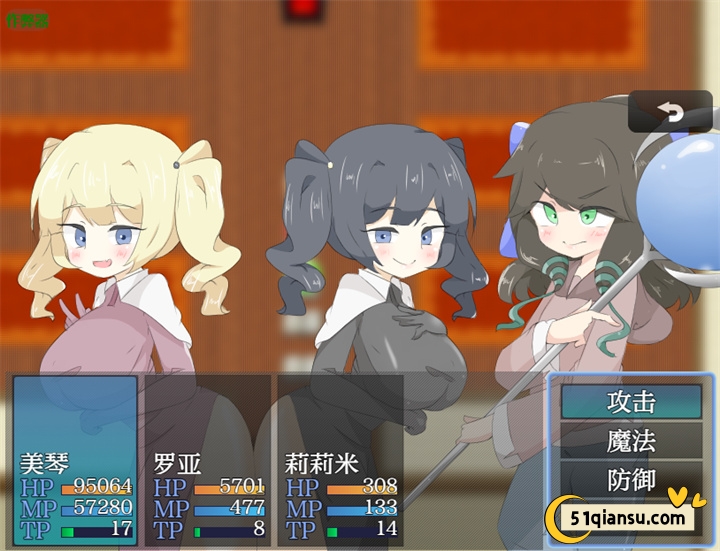This screenshot has width=720, height=551.
Task: Select party member 莉莉米 status panel
Action: (x=340, y=460)
